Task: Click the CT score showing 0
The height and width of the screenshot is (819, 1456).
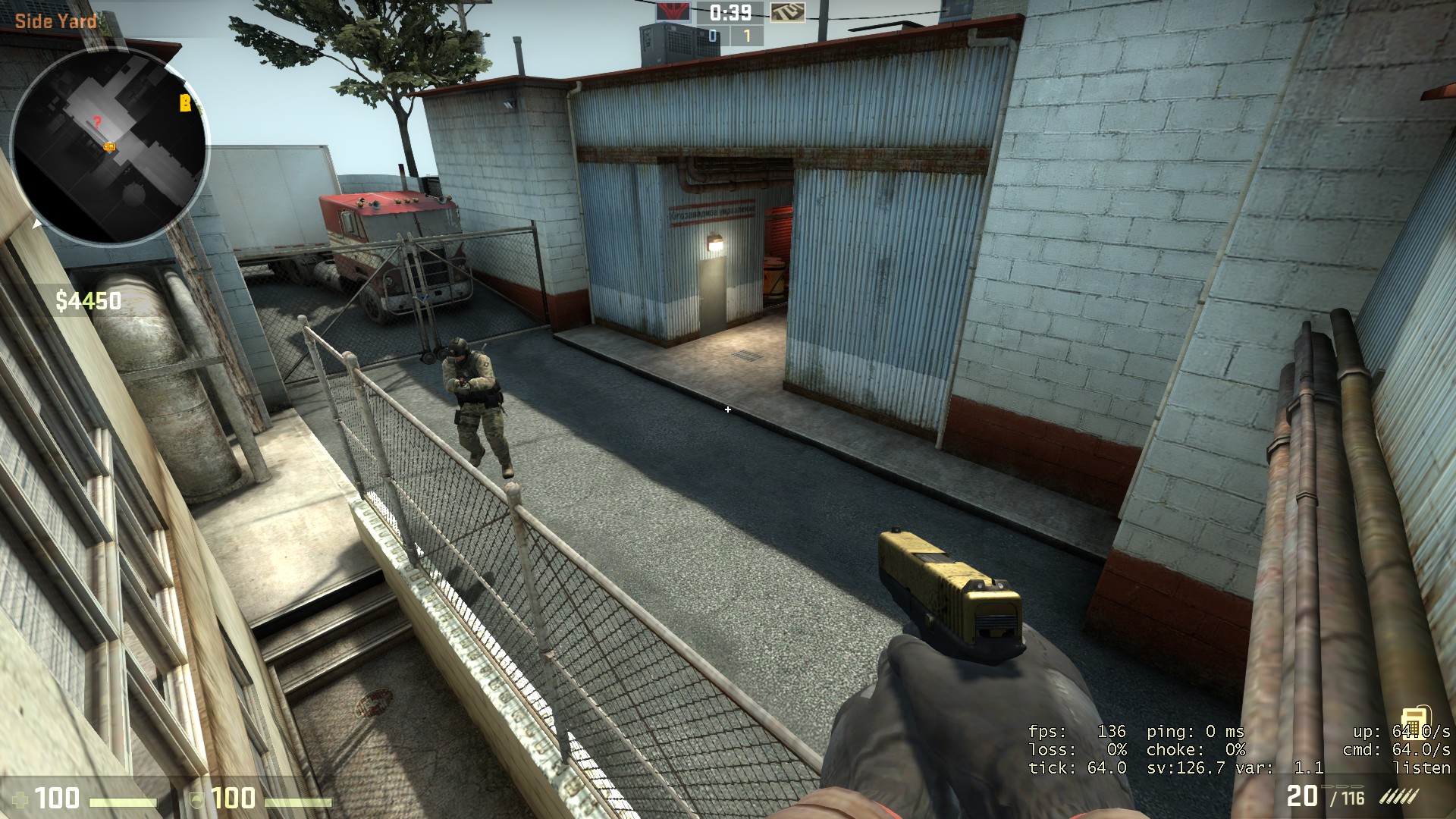Action: pos(712,36)
